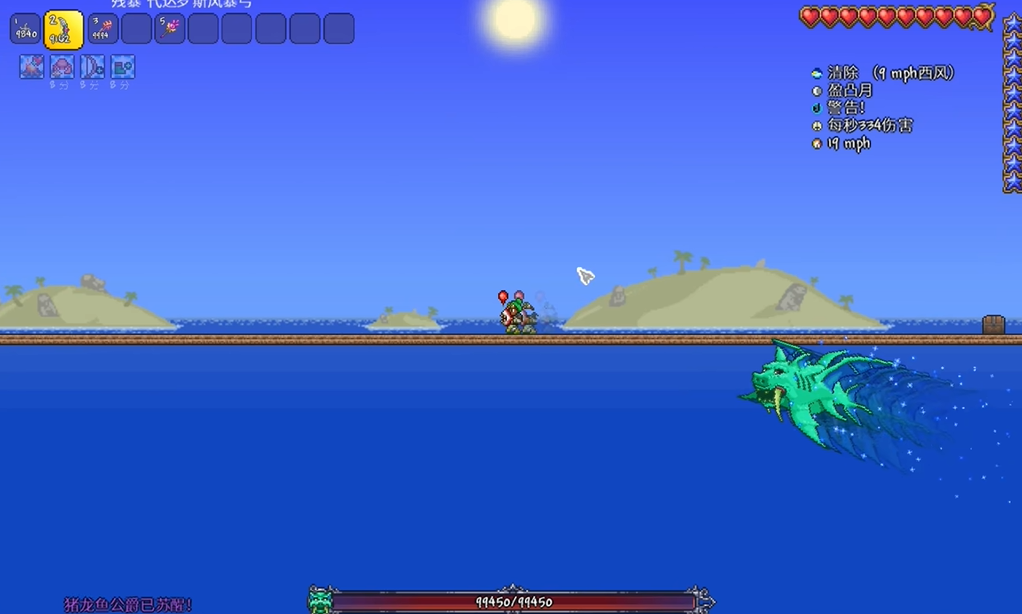Click the bow-shaped archery buff icon
Screen dimensions: 1022x614
(92, 68)
